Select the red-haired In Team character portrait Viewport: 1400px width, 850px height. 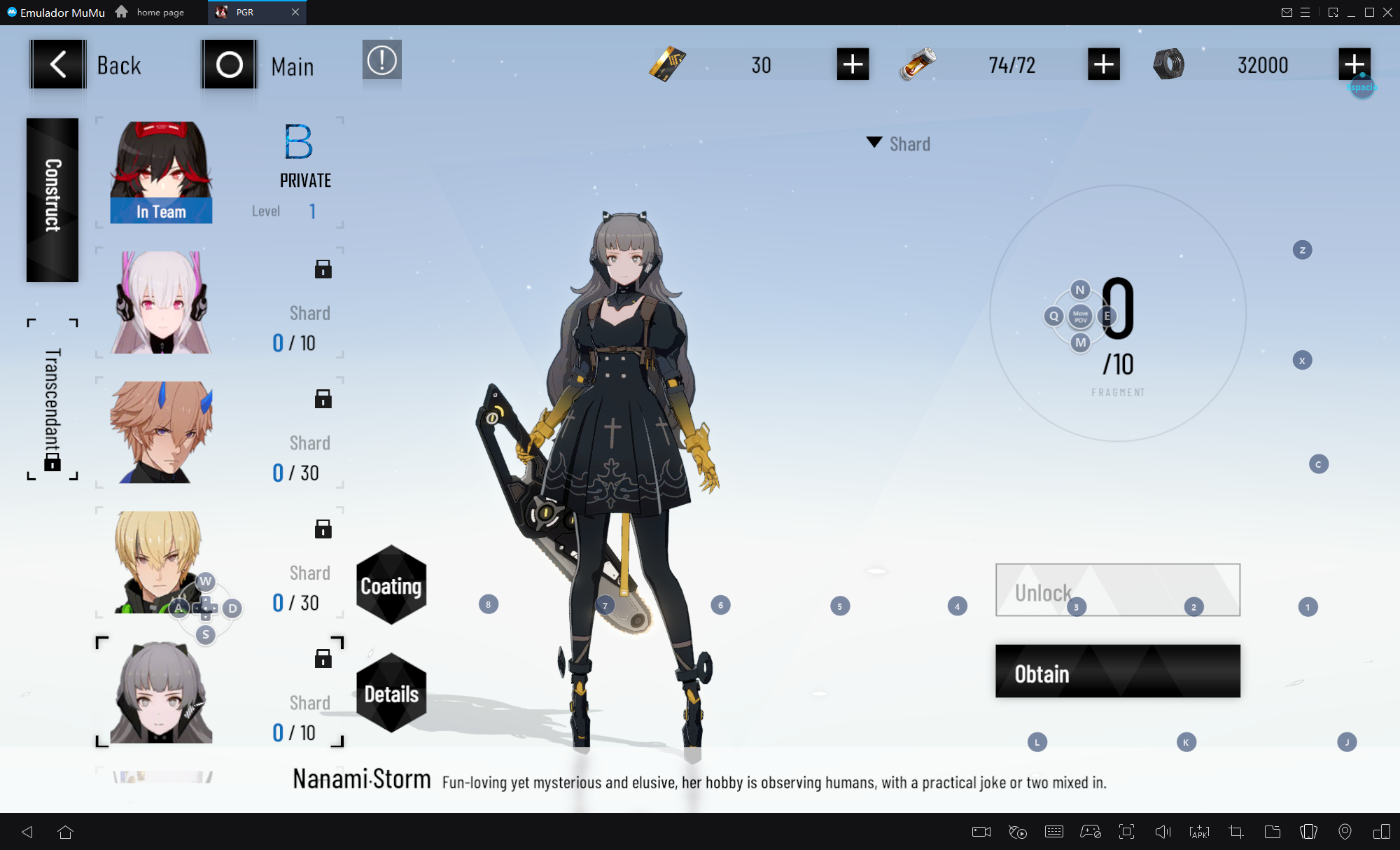[x=161, y=173]
